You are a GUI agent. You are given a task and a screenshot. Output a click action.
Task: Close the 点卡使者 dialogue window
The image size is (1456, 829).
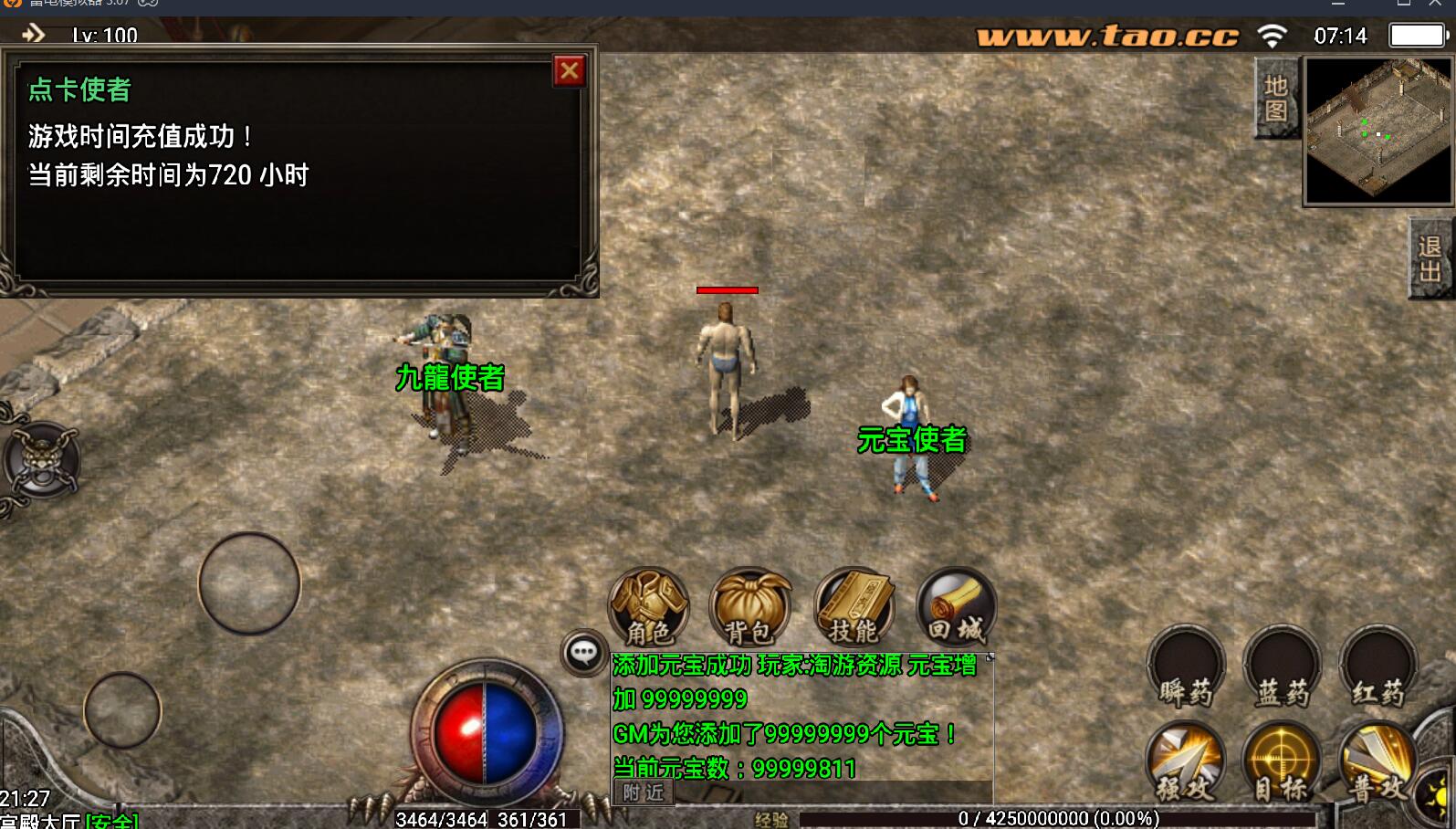click(x=570, y=70)
